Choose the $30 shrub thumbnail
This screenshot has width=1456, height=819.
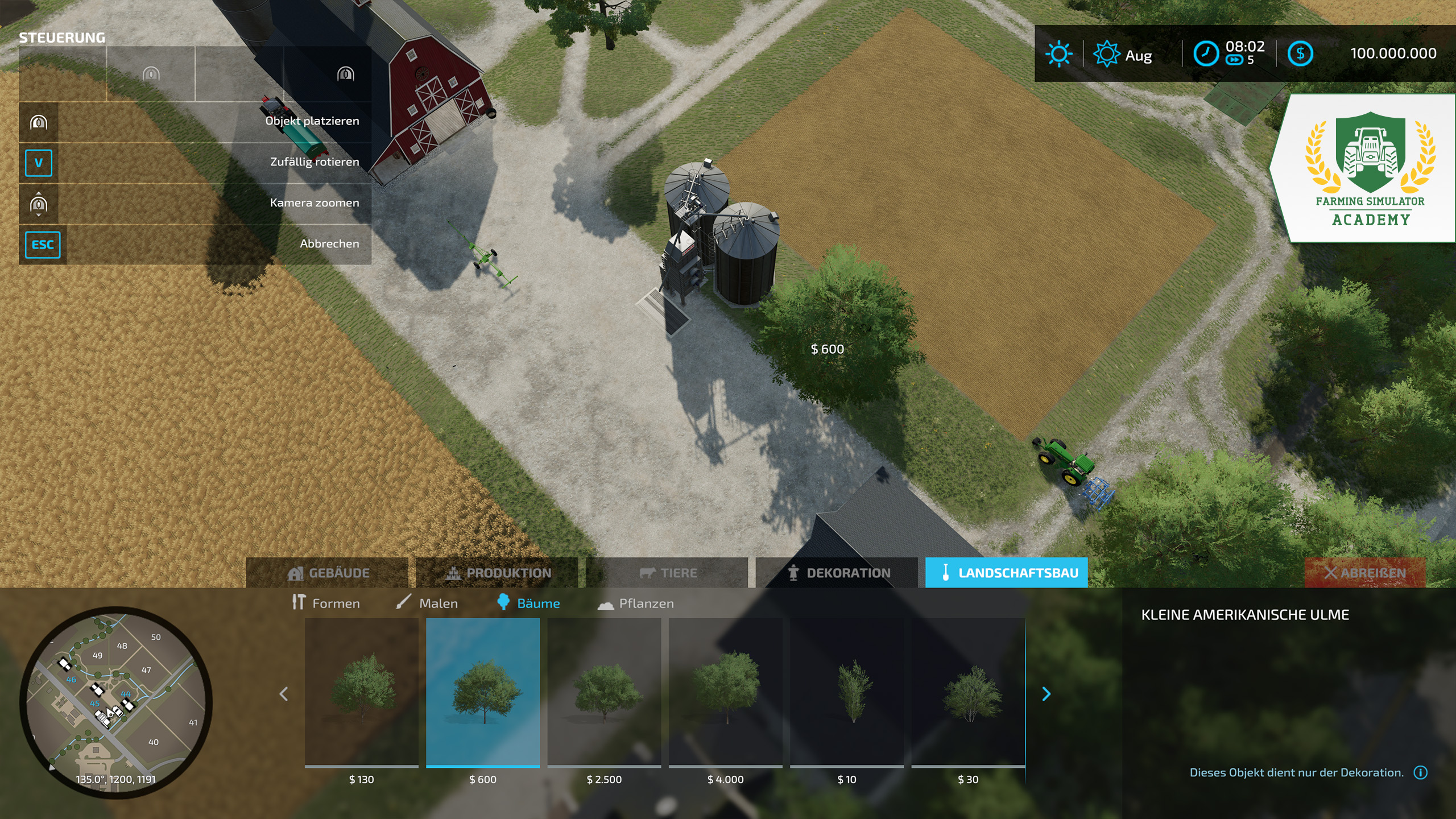coord(968,692)
